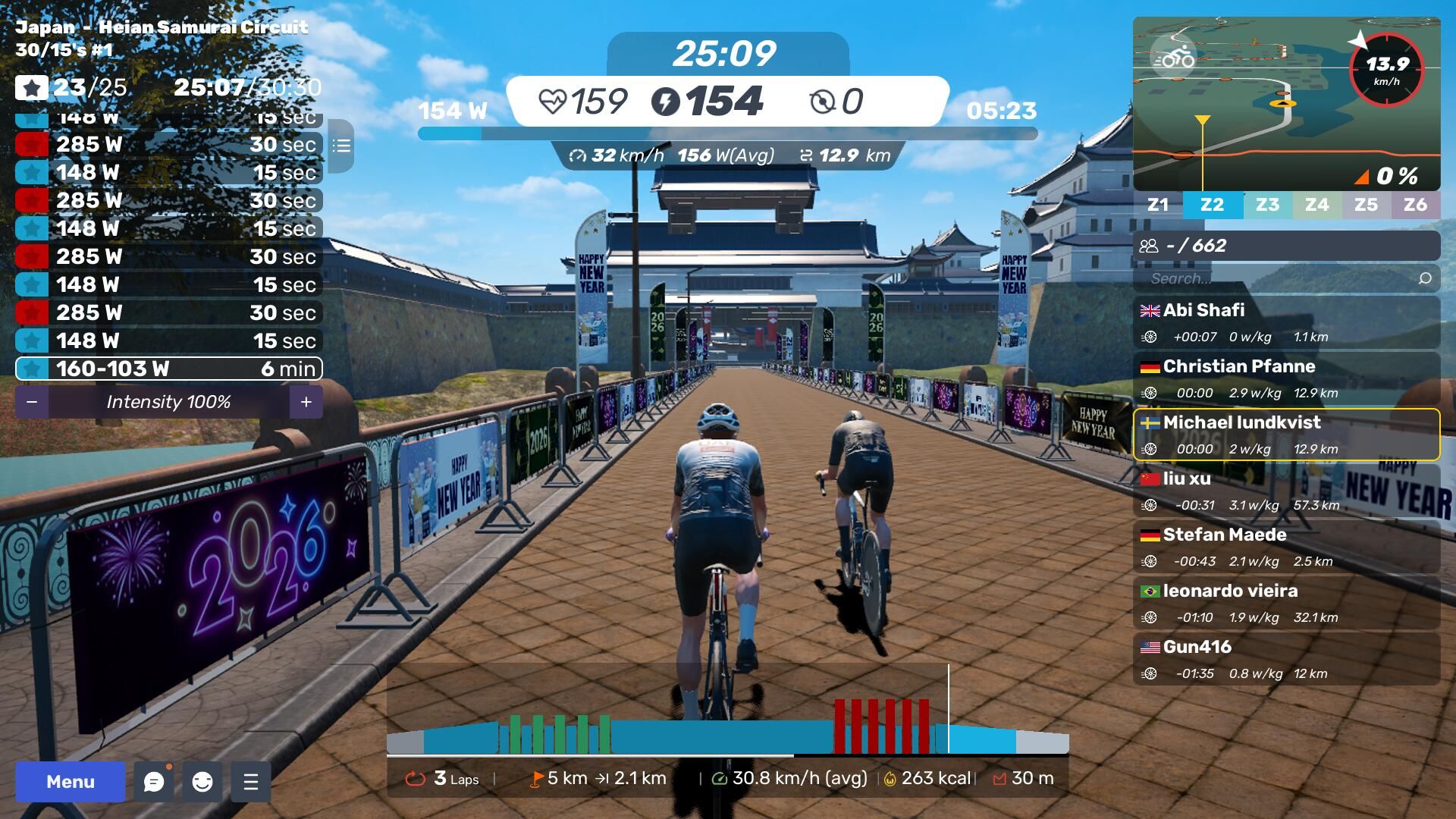Select rider Stefan Maede
1456x819 pixels.
(x=1286, y=548)
